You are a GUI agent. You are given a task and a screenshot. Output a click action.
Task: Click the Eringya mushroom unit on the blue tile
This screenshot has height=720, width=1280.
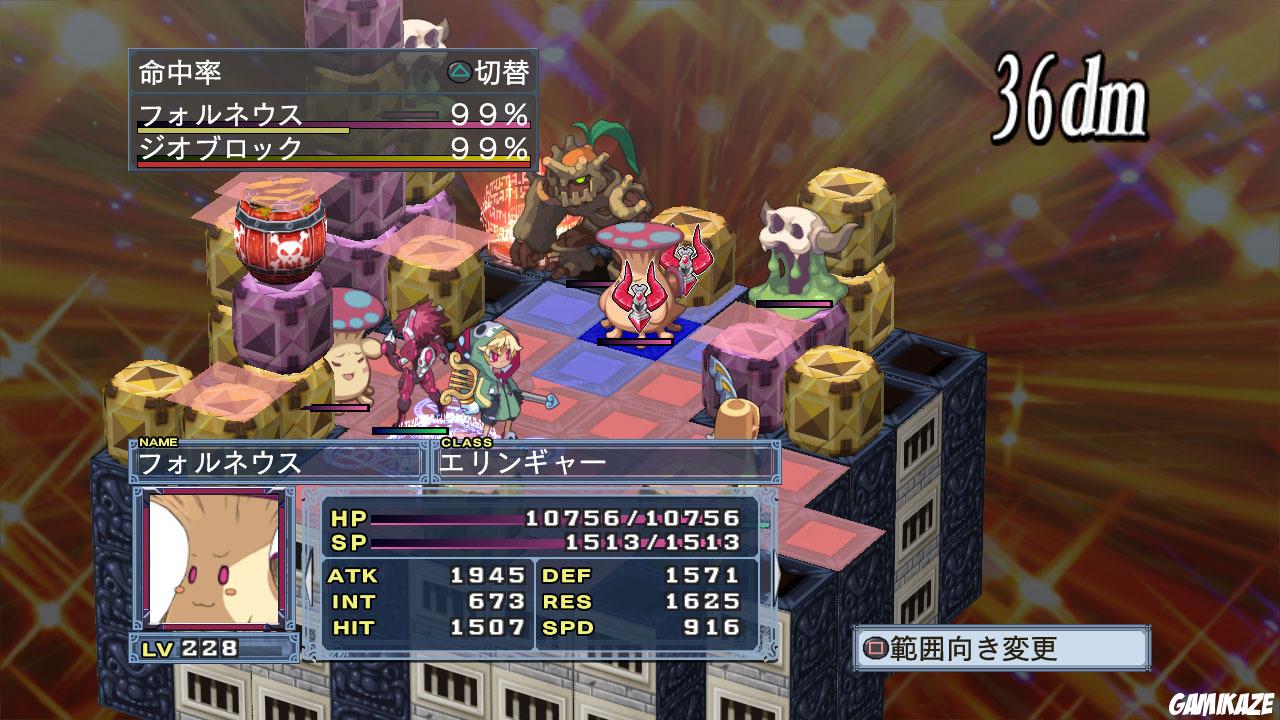coord(639,290)
